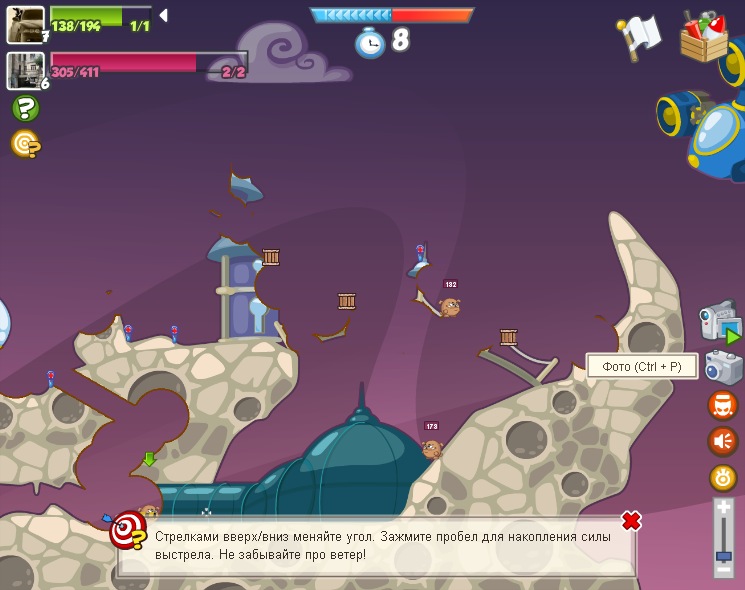745x590 pixels.
Task: Zoom in with the plus button
Action: (723, 508)
